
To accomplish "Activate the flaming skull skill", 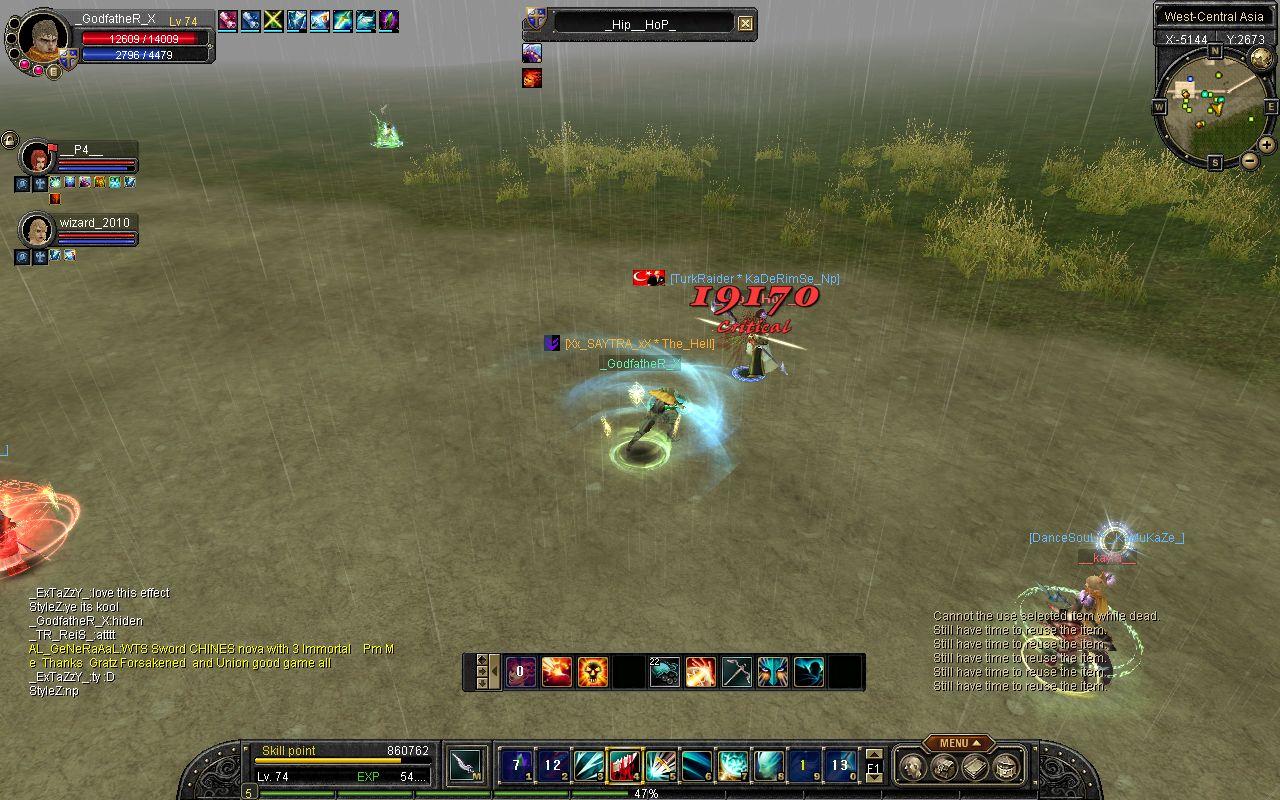I will click(592, 672).
